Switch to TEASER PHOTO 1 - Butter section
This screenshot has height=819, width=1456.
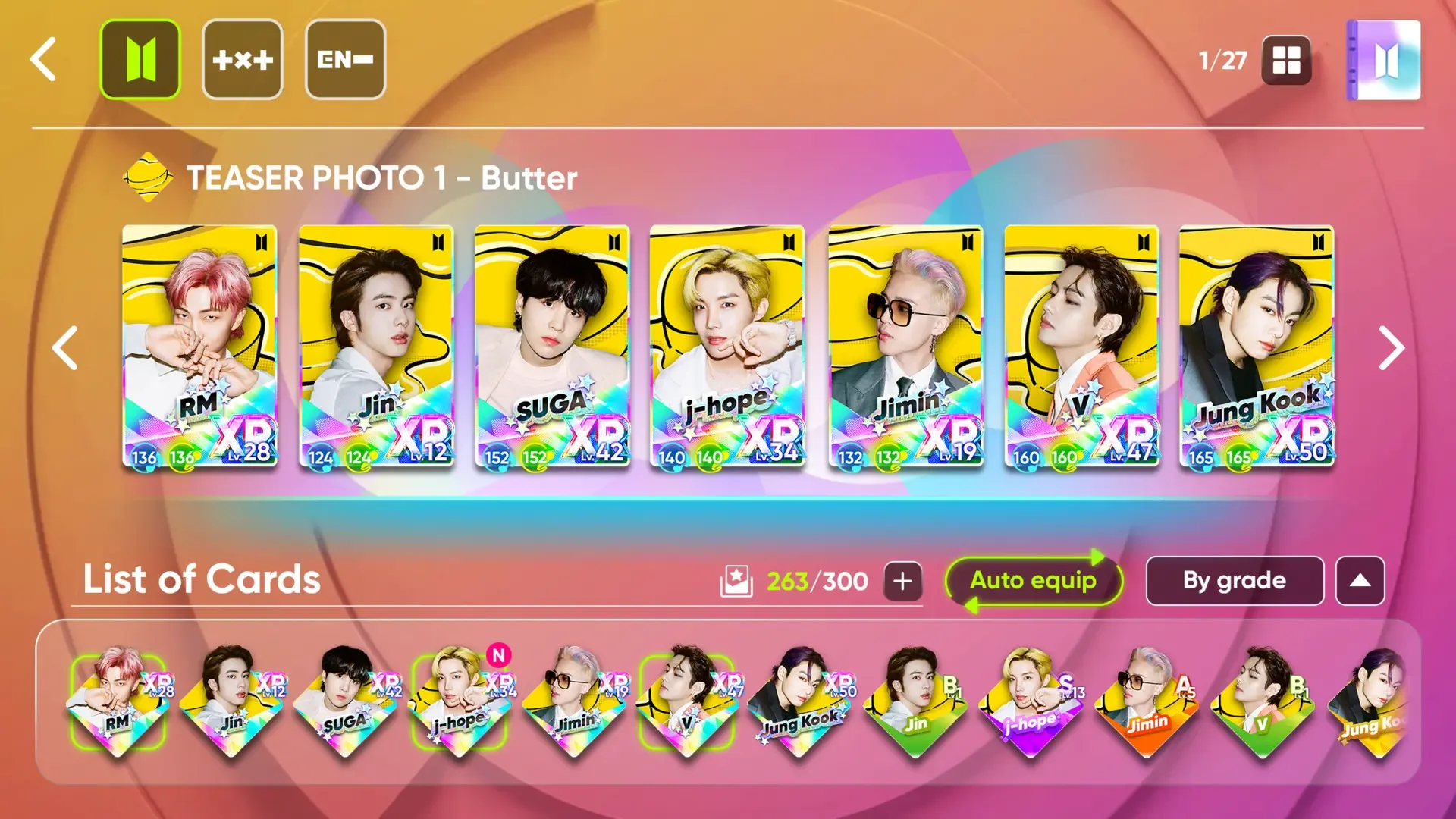coord(379,178)
